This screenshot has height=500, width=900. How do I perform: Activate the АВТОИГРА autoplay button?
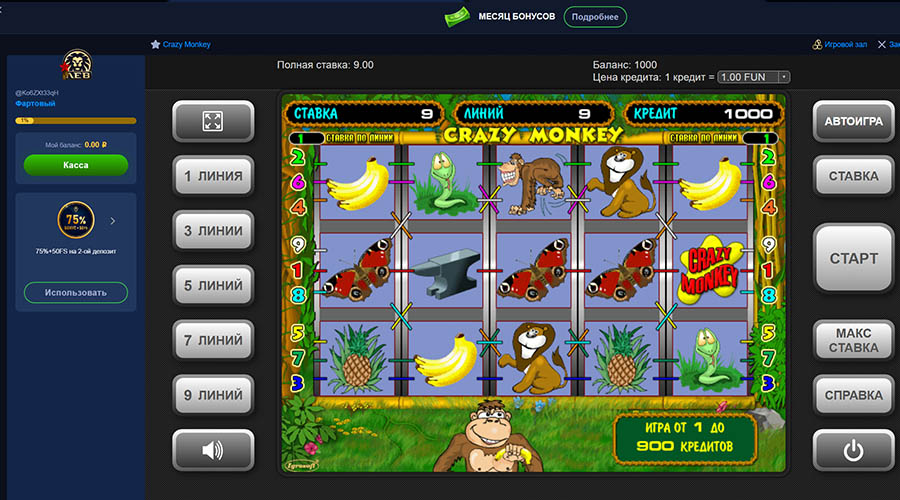[x=853, y=122]
